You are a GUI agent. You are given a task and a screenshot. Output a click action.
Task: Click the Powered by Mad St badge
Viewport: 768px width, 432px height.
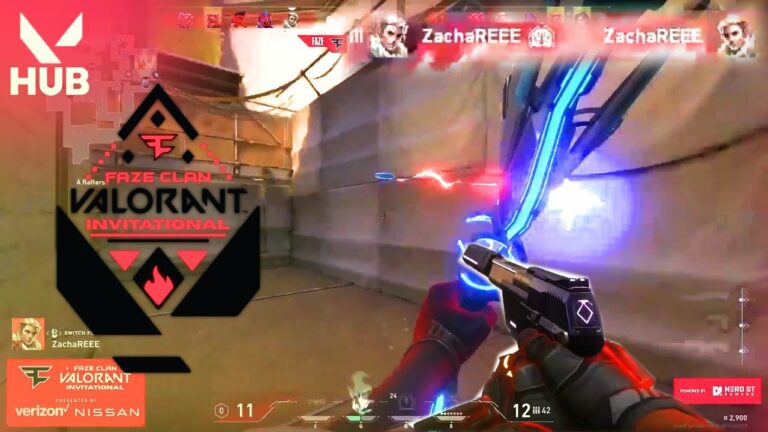tap(716, 390)
